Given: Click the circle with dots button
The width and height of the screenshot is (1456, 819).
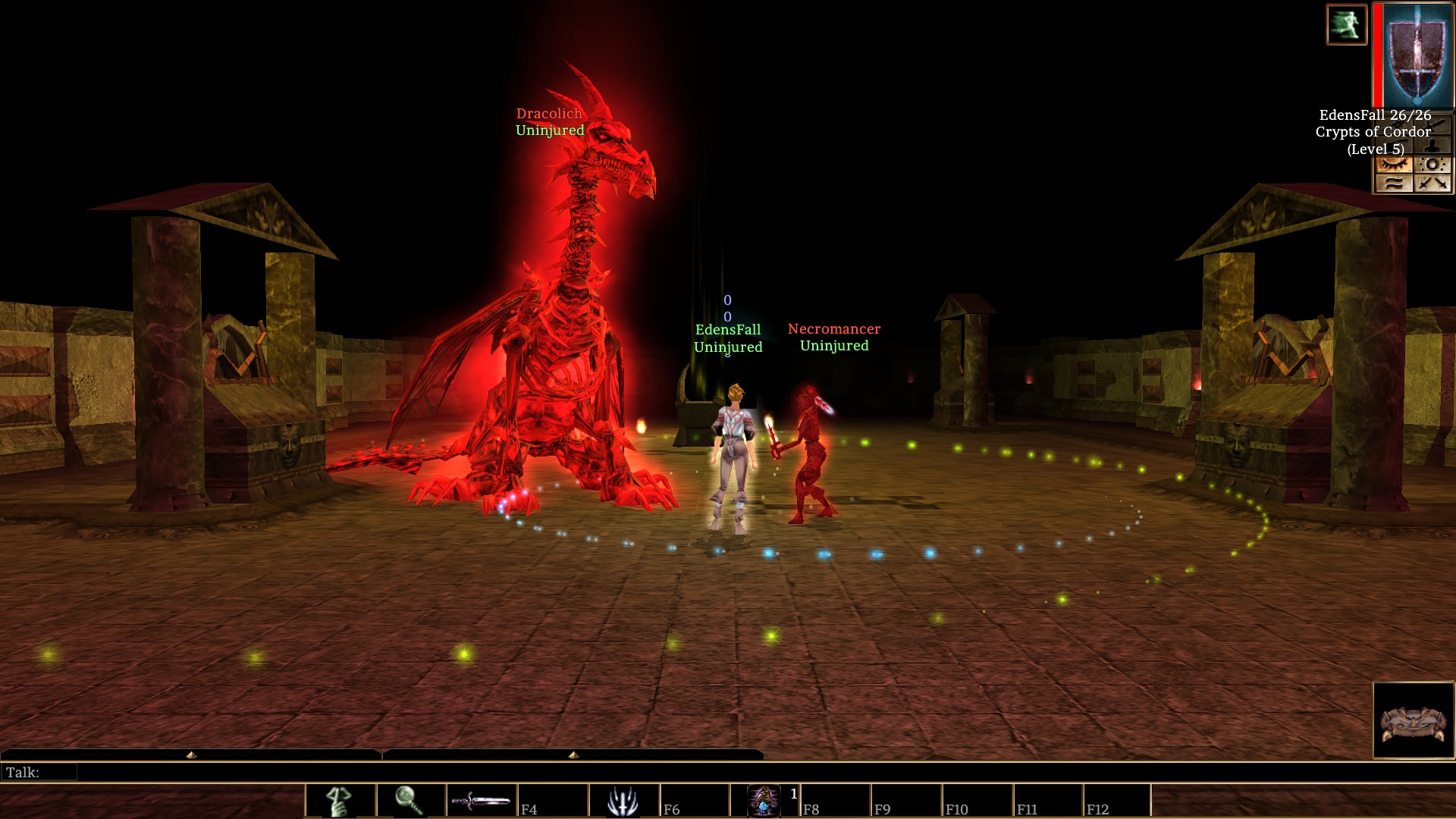Looking at the screenshot, I should coord(1432,165).
